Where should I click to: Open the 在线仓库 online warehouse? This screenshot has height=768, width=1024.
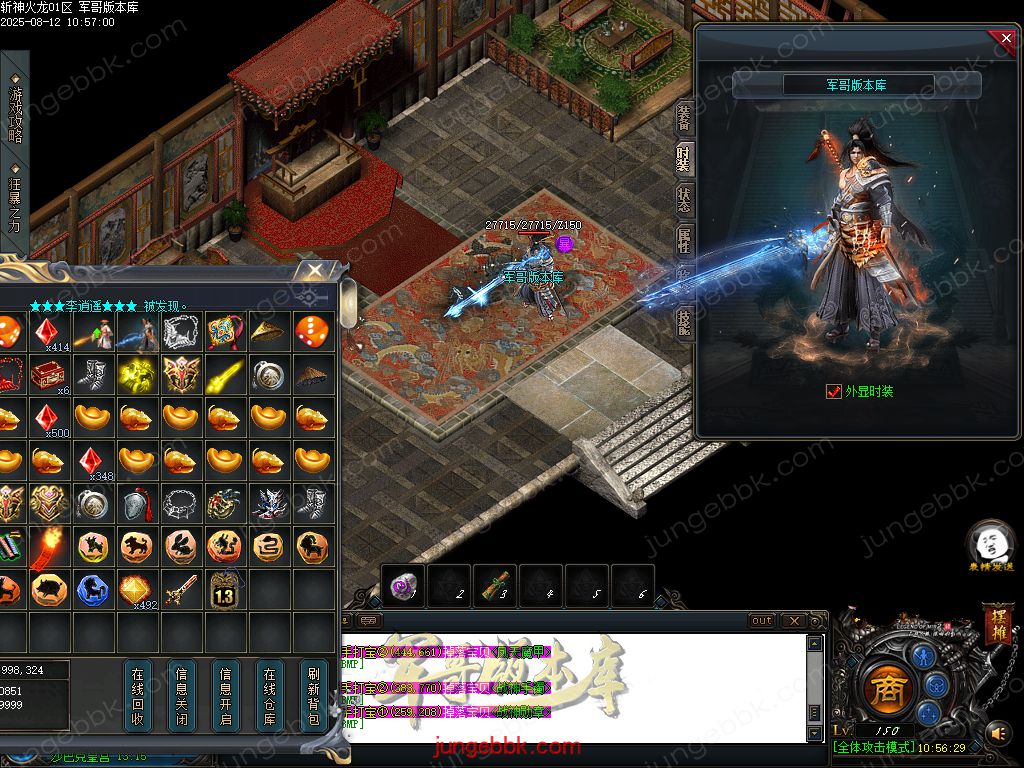[270, 695]
